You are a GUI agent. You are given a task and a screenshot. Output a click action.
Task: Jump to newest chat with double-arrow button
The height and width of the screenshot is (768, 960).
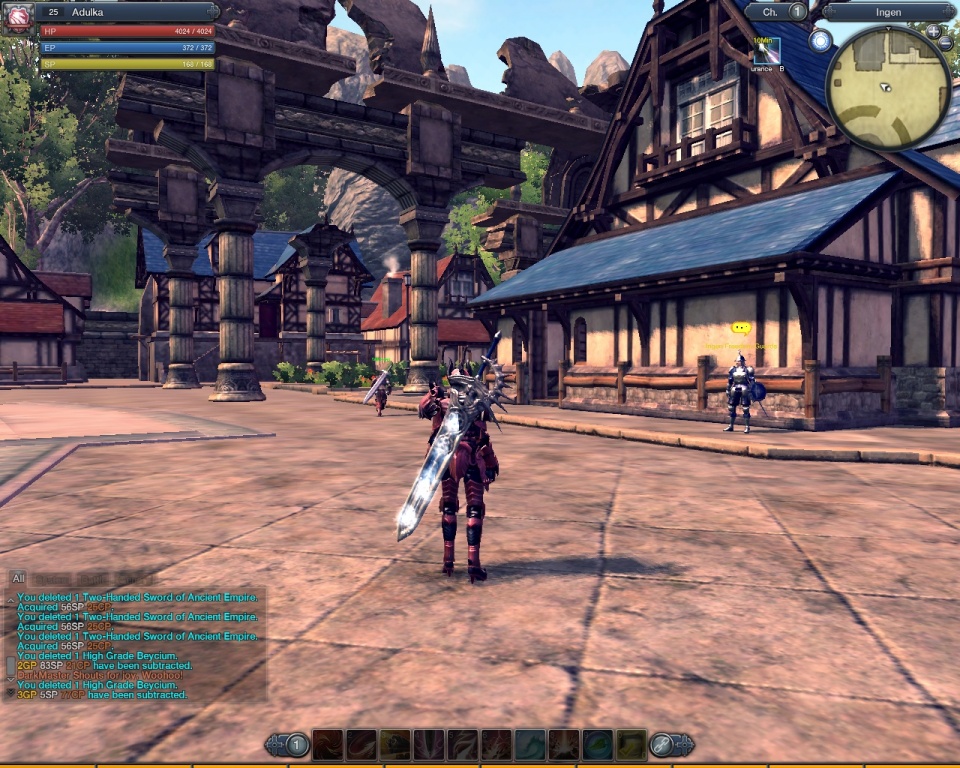(11, 692)
